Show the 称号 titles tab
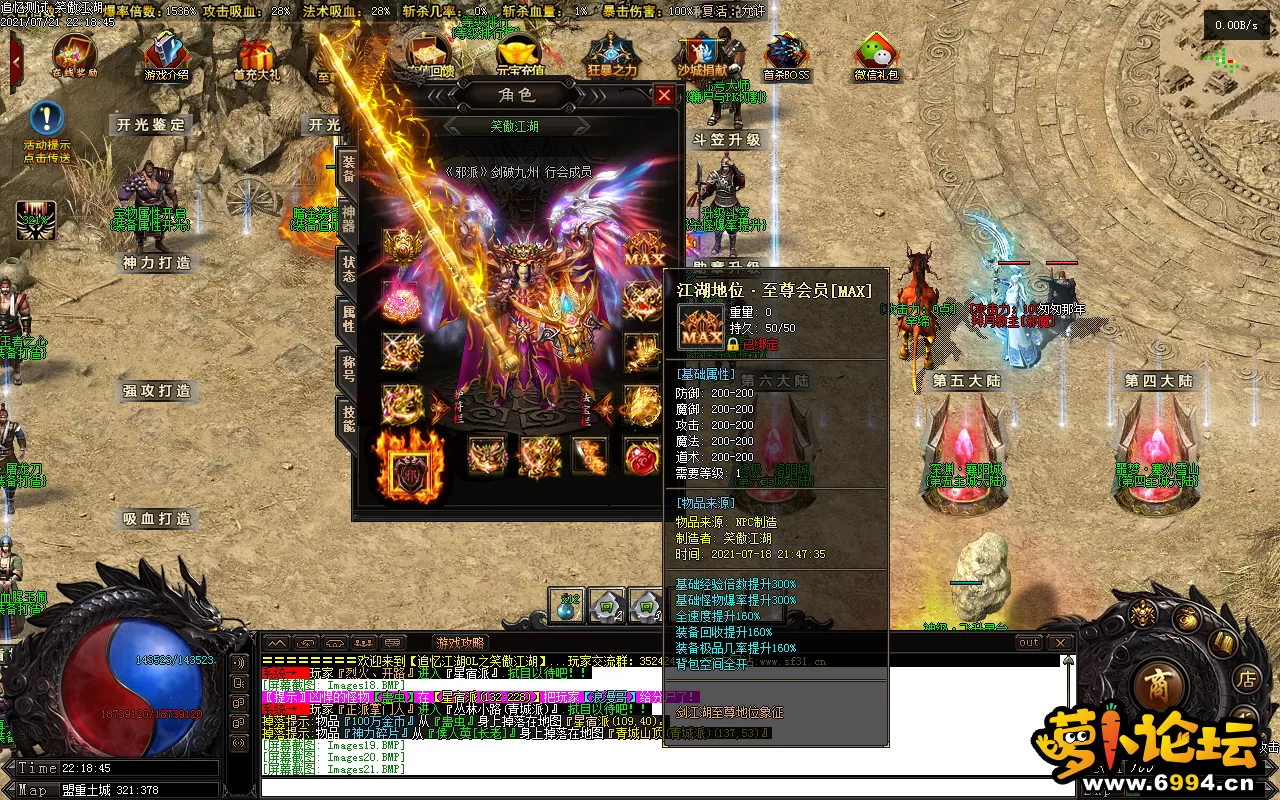 click(x=348, y=369)
